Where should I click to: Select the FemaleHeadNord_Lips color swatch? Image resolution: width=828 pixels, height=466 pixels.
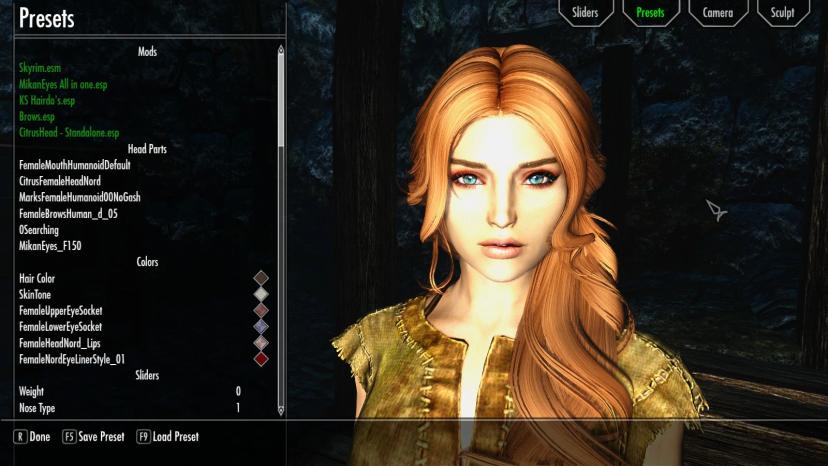(261, 343)
